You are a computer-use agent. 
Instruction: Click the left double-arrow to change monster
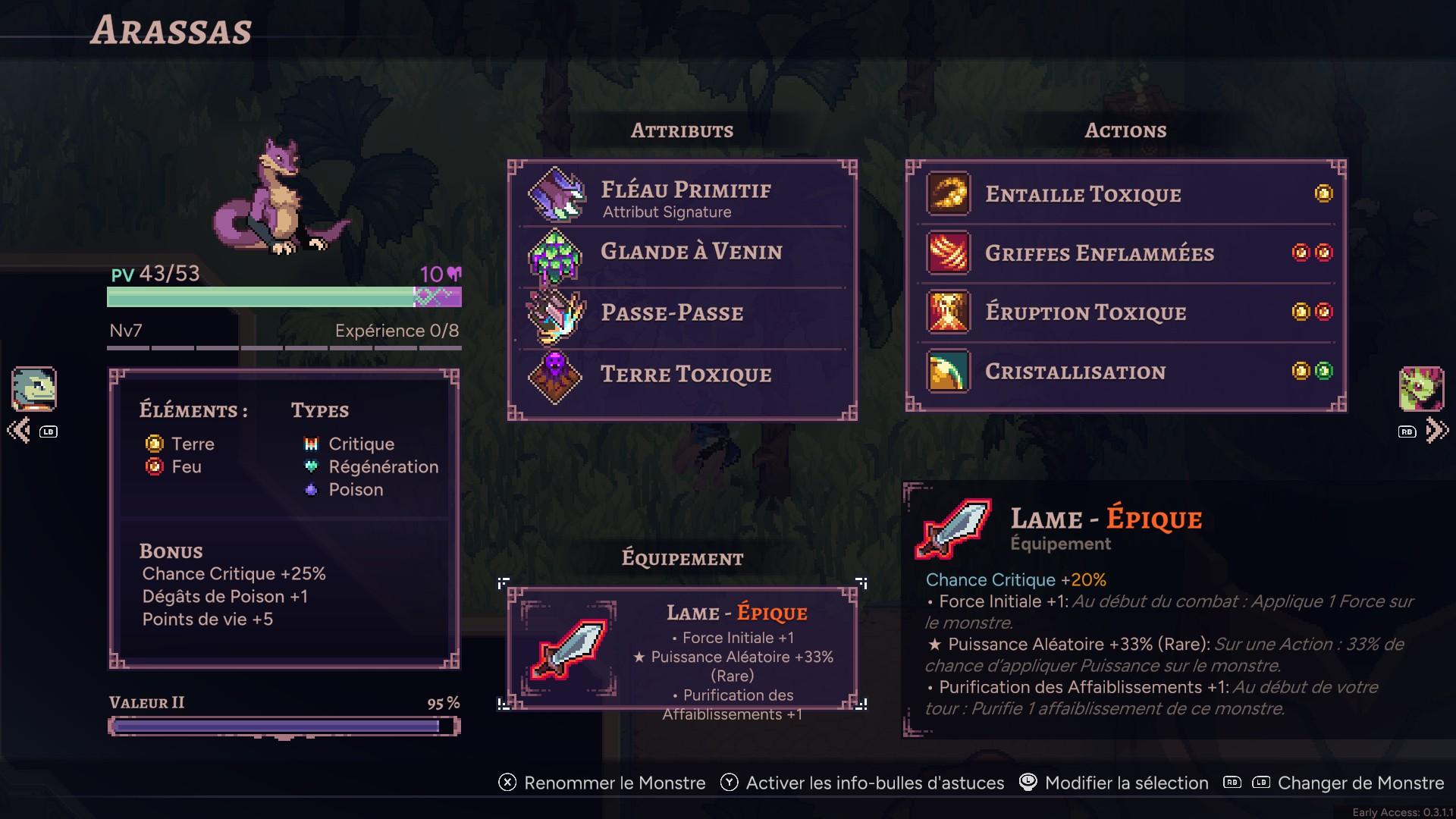(19, 431)
